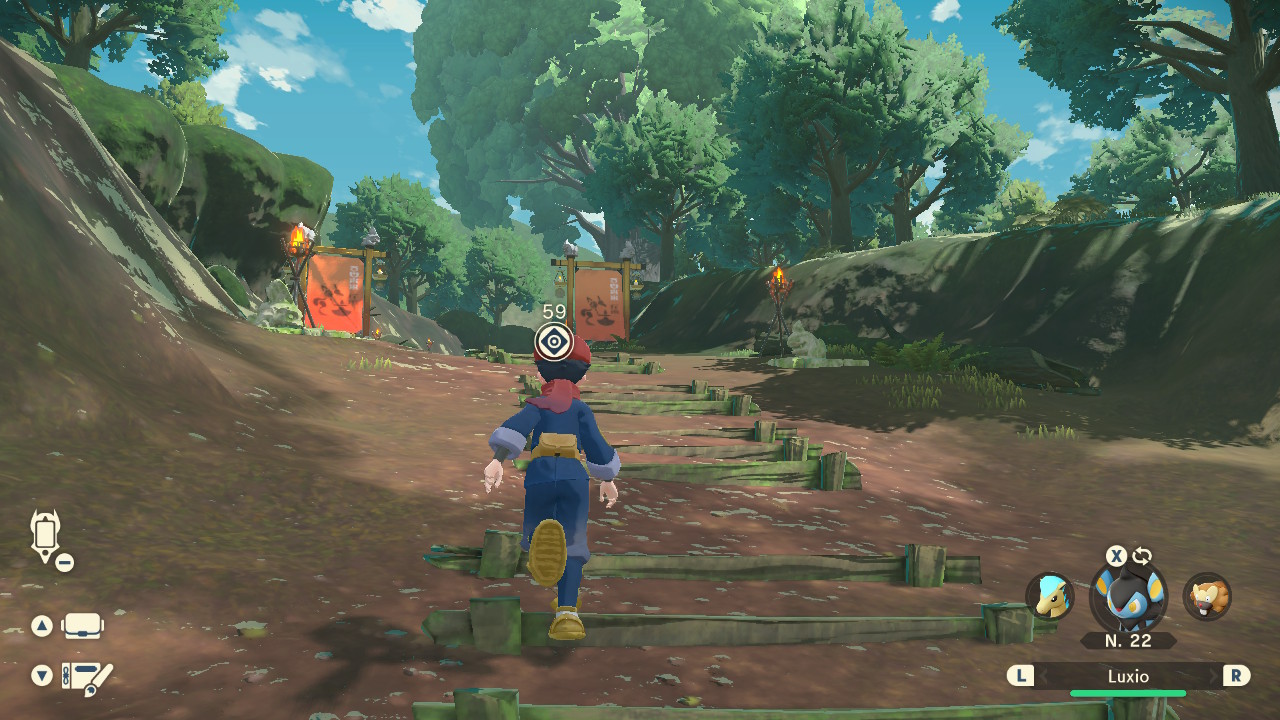
Task: Click the Luxio name bar
Action: [1128, 676]
